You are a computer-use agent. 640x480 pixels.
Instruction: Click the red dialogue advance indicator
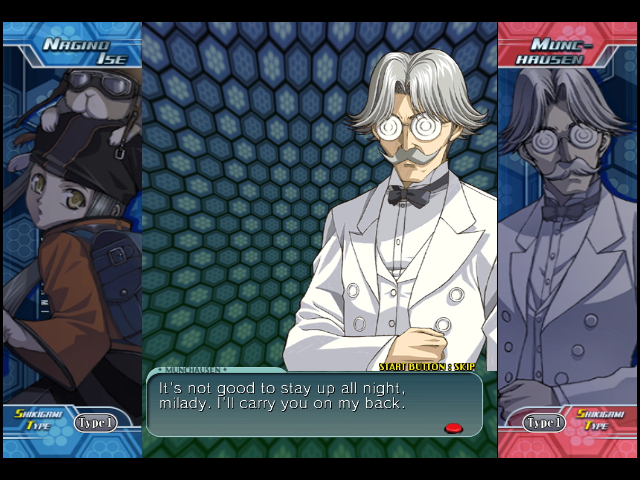point(453,428)
